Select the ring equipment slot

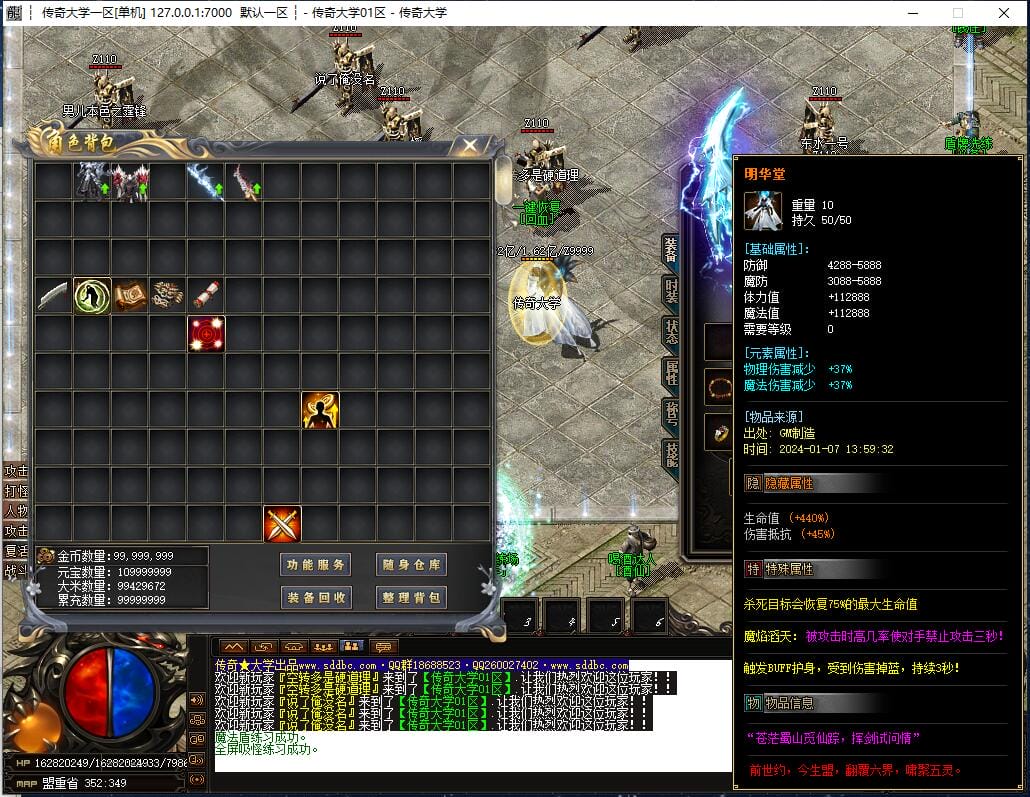[719, 432]
